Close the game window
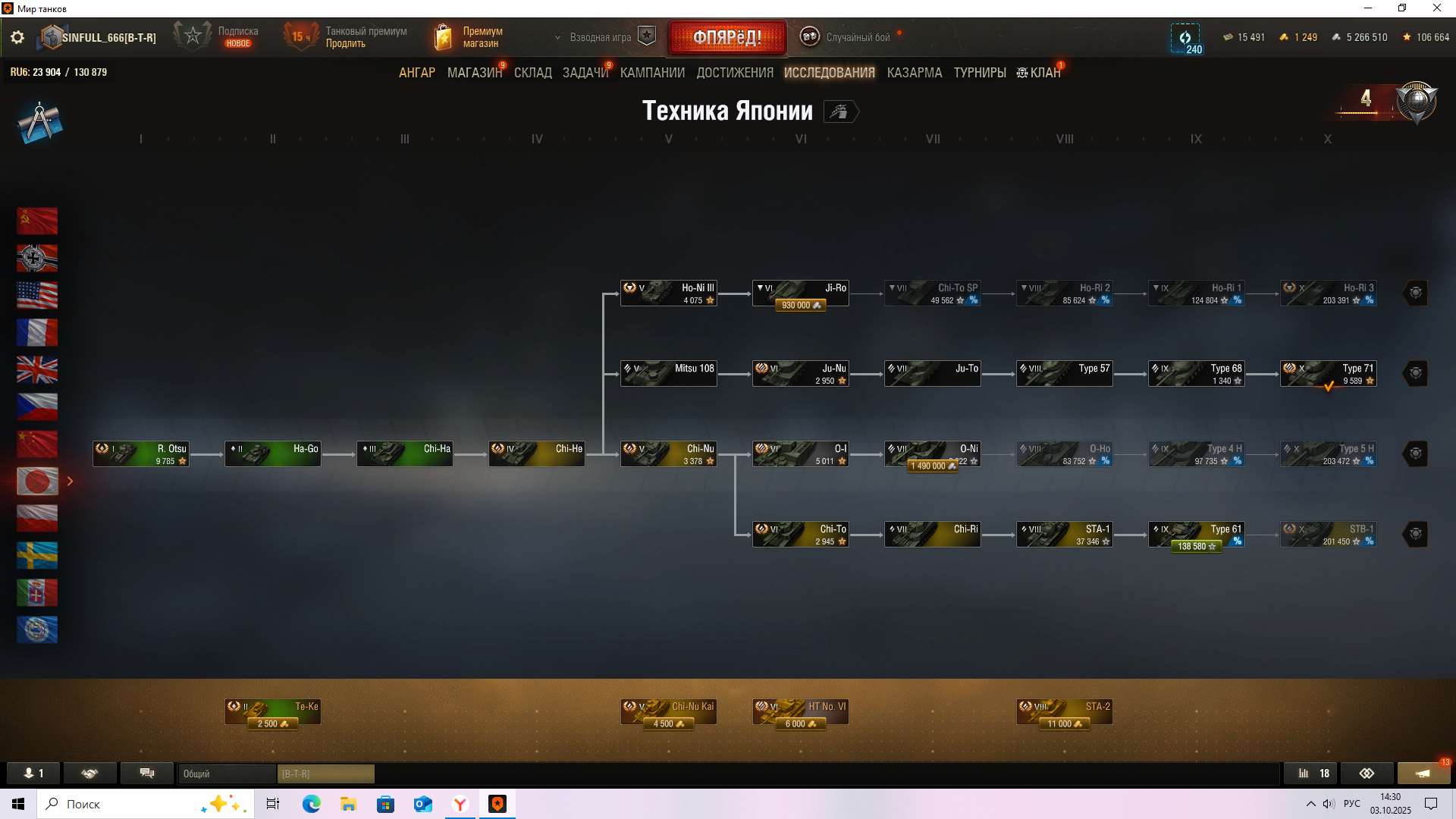The image size is (1456, 819). 1436,8
